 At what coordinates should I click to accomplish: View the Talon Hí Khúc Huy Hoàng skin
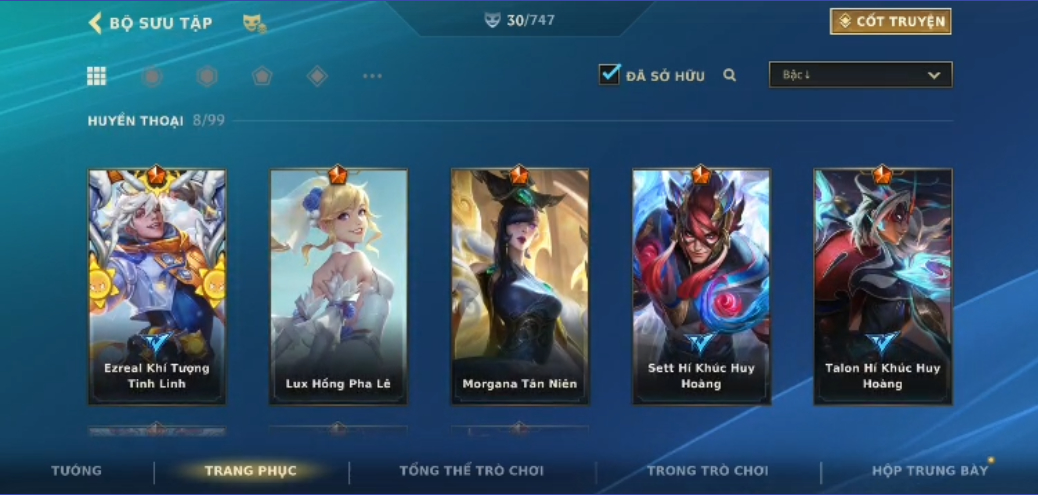point(882,286)
